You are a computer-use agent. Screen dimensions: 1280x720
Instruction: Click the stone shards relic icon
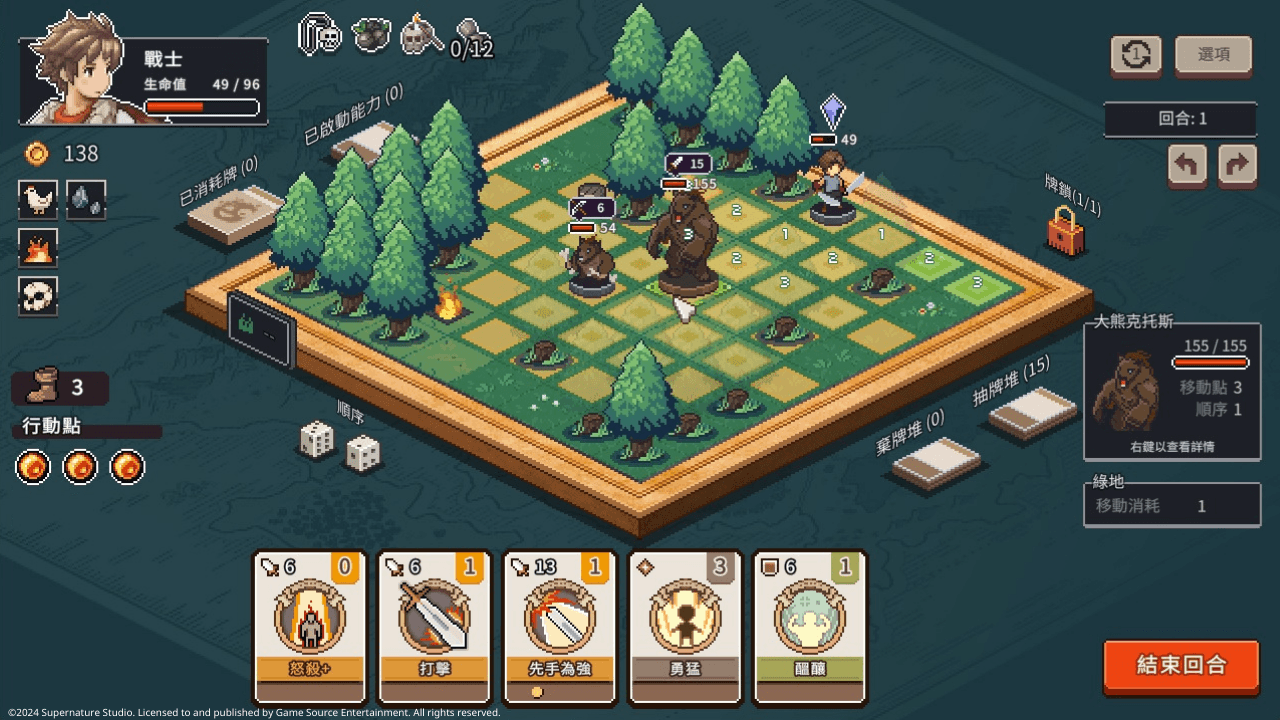(x=86, y=199)
